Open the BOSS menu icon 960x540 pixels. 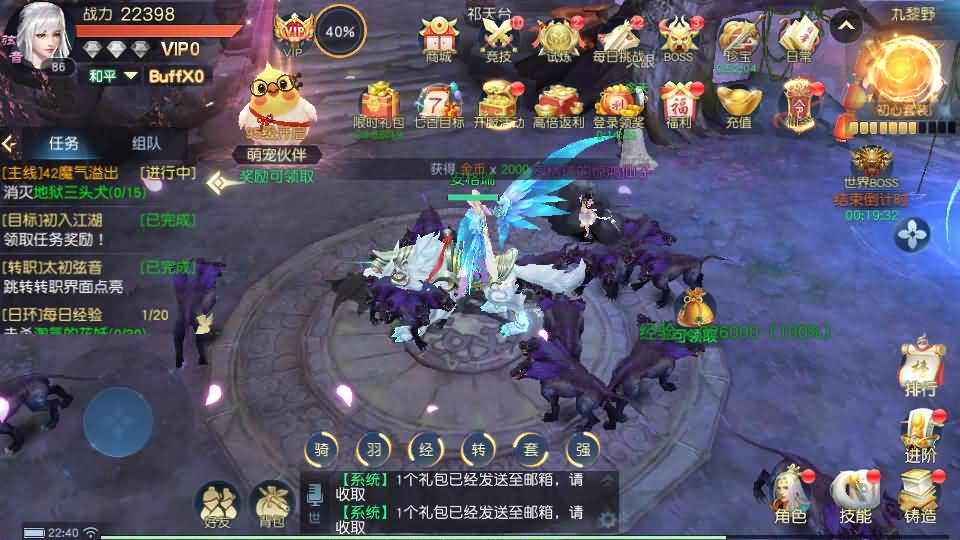pyautogui.click(x=678, y=40)
